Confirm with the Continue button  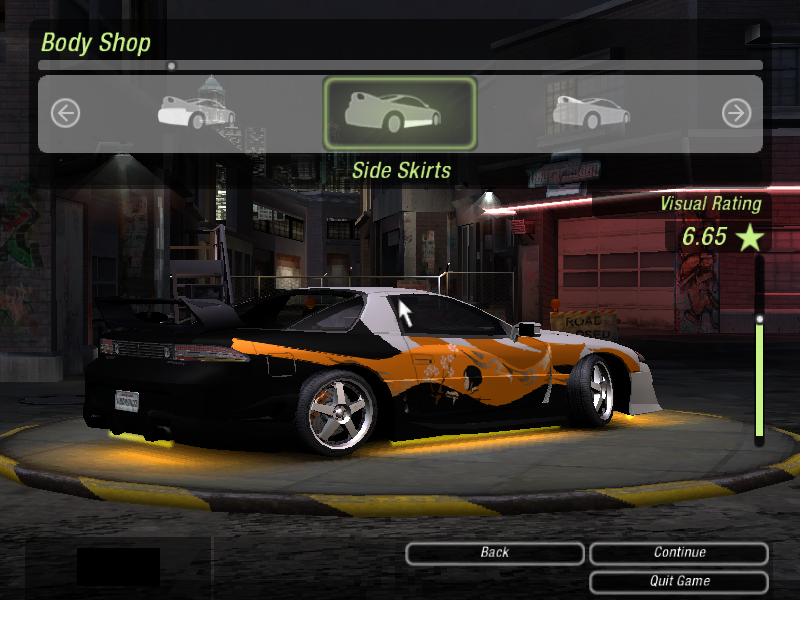pos(679,553)
